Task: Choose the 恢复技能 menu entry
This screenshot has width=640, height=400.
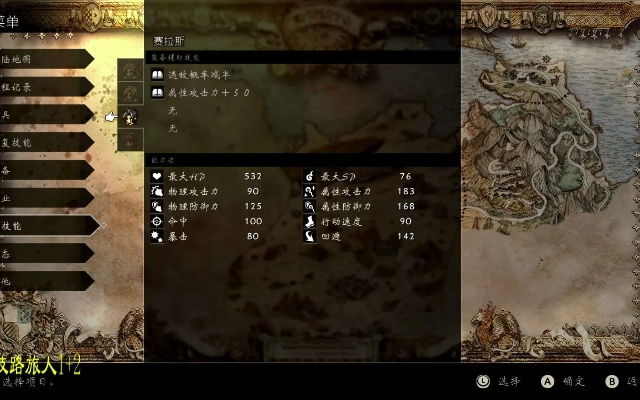Action: (40, 143)
